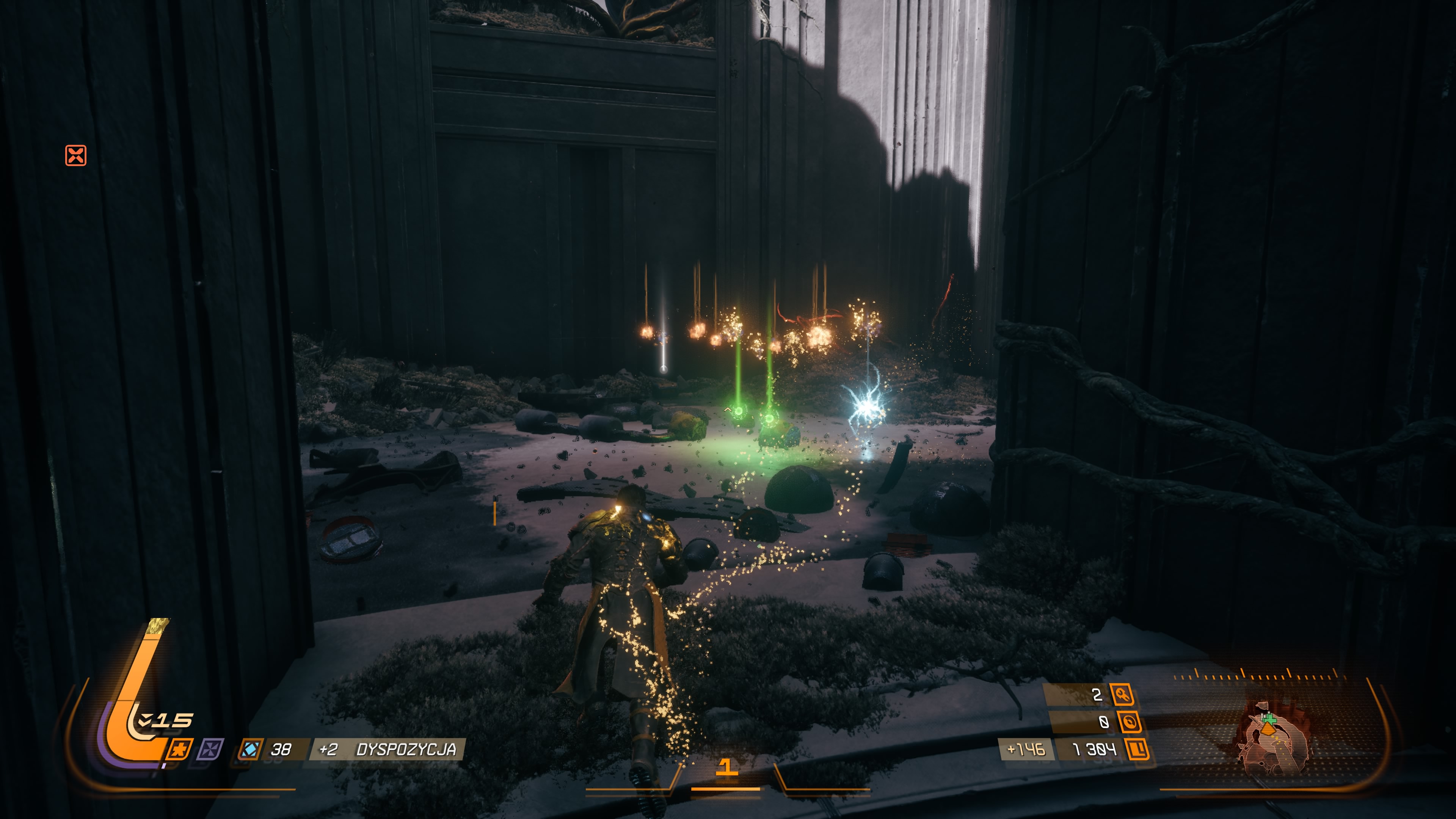Click the round orange disc counter icon
This screenshot has height=819, width=1456.
click(1129, 722)
